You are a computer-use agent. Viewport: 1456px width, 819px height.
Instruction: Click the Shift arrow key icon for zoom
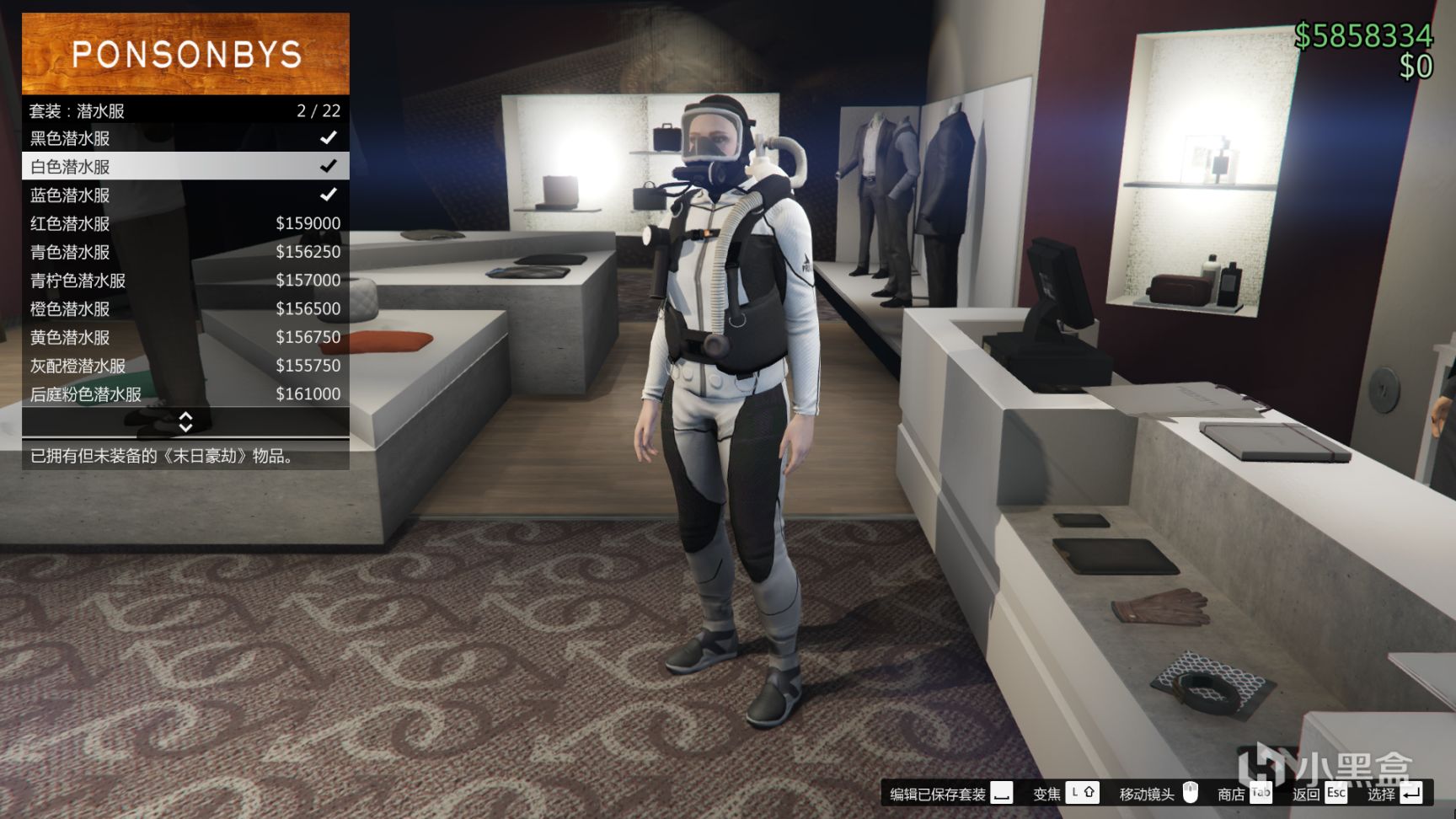coord(1089,793)
